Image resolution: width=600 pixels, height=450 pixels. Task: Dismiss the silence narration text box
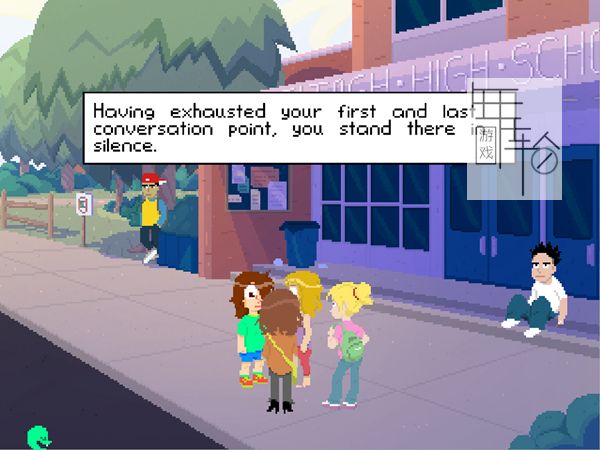point(280,128)
